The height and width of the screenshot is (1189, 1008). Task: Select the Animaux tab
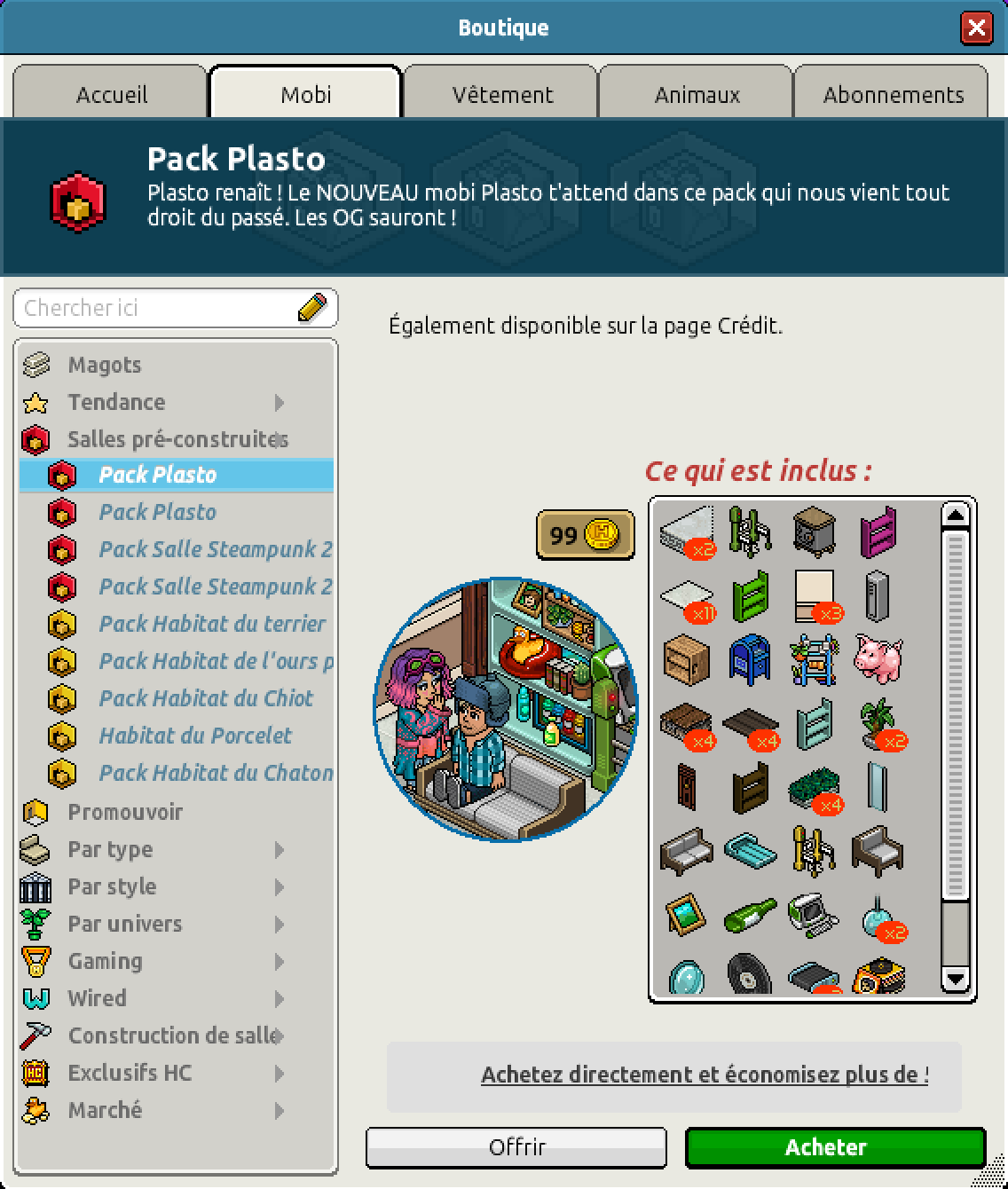click(697, 94)
